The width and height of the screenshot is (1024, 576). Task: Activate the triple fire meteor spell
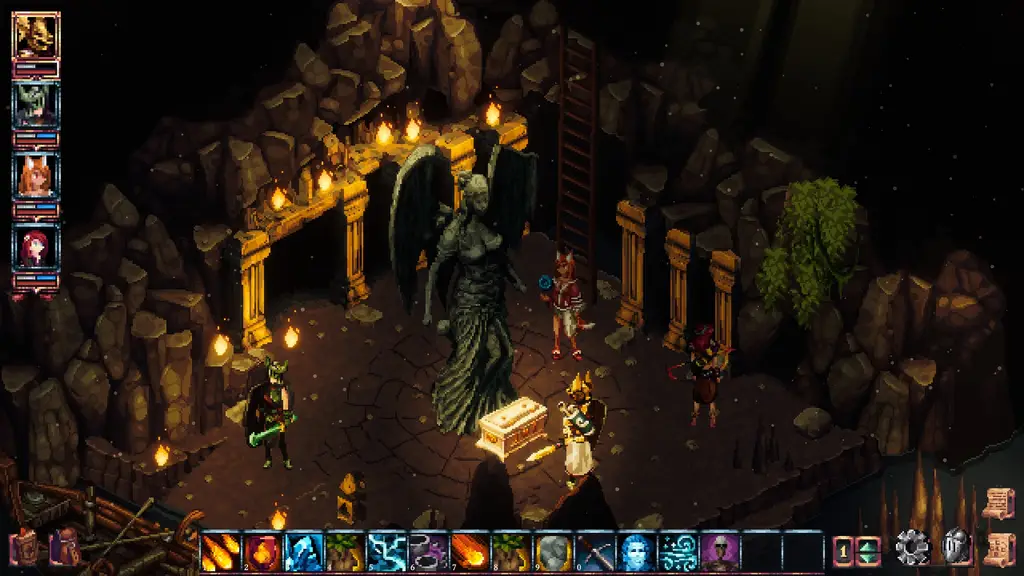click(218, 551)
